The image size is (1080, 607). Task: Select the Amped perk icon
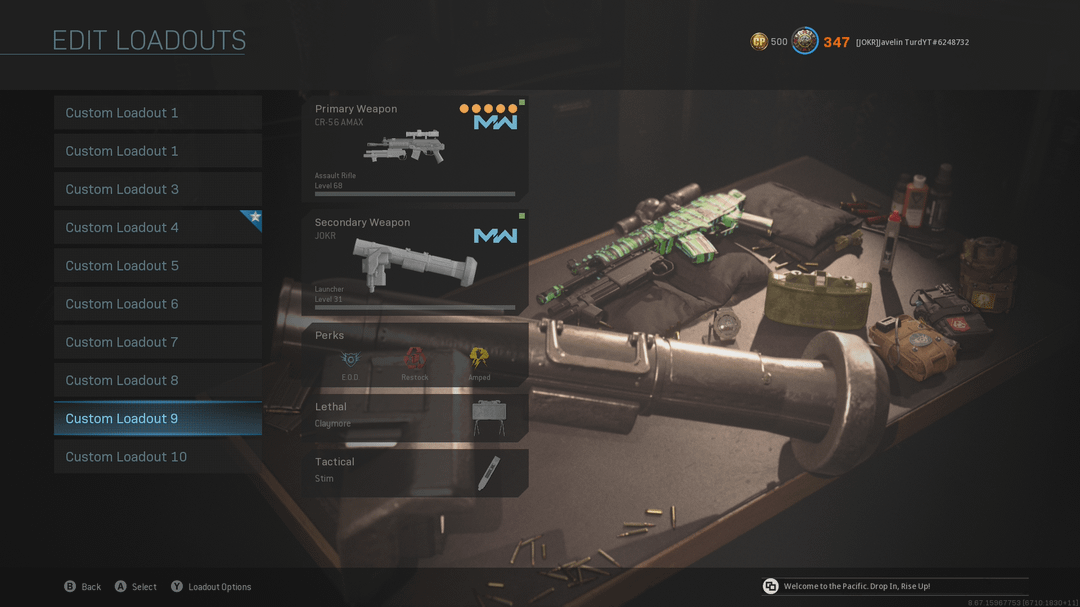point(479,359)
